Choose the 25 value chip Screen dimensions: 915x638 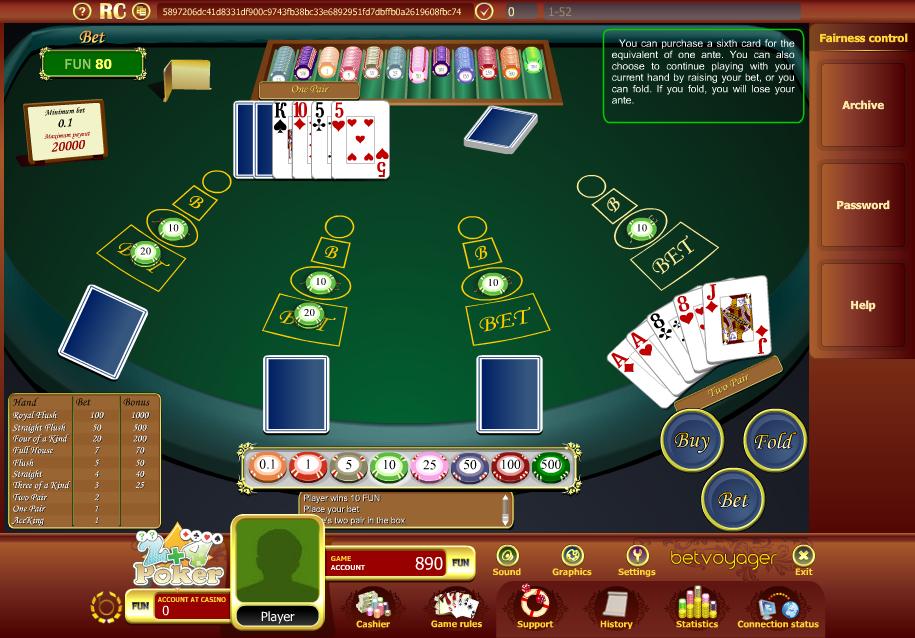pyautogui.click(x=429, y=465)
